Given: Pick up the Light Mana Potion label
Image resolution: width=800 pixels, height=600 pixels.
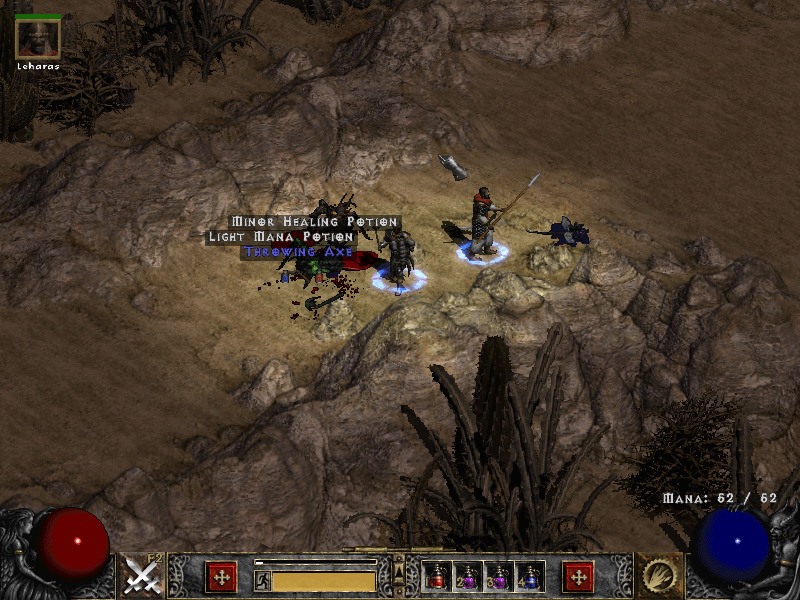Looking at the screenshot, I should [280, 237].
